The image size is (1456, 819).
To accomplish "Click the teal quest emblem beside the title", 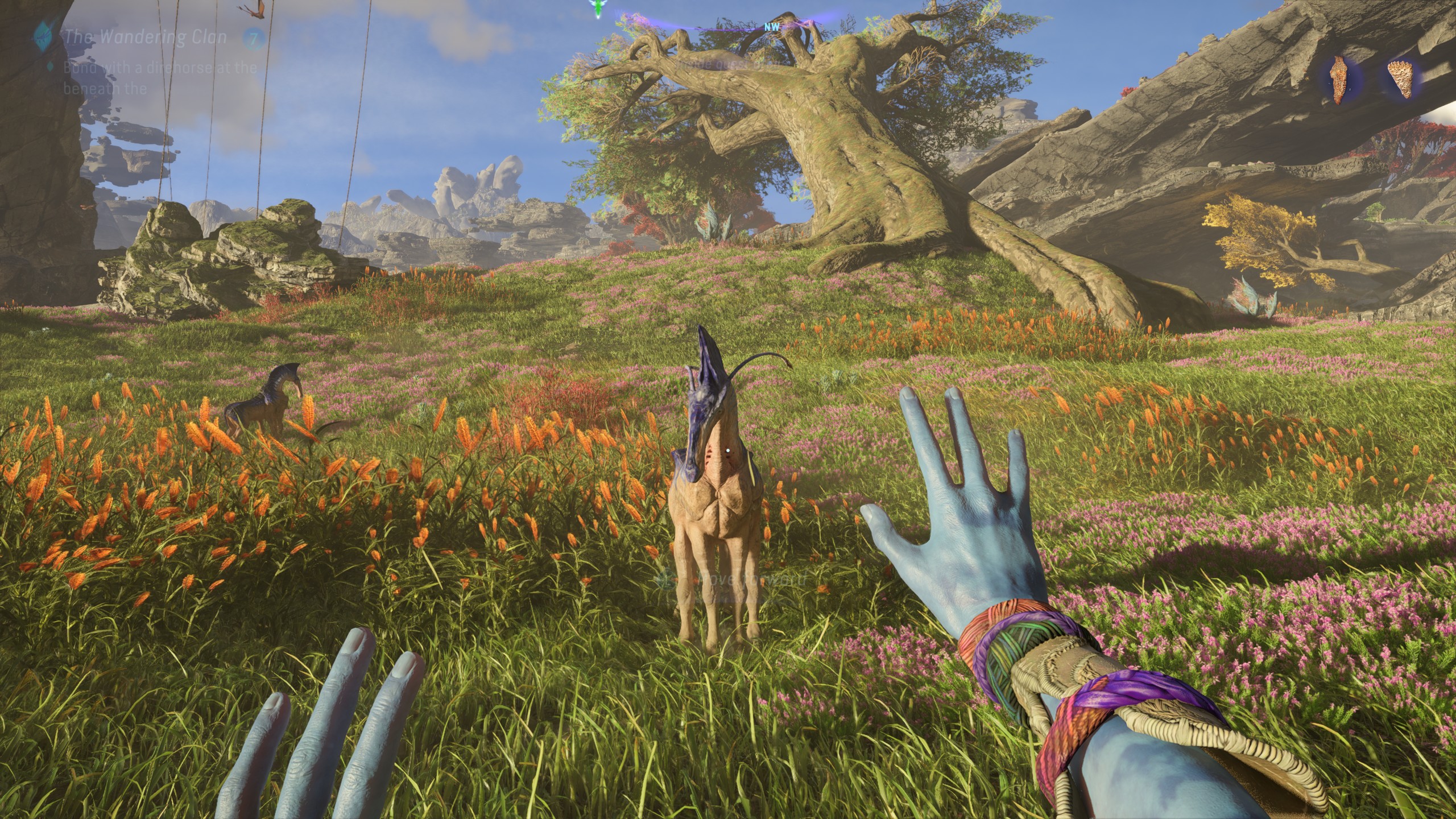I will click(x=44, y=36).
